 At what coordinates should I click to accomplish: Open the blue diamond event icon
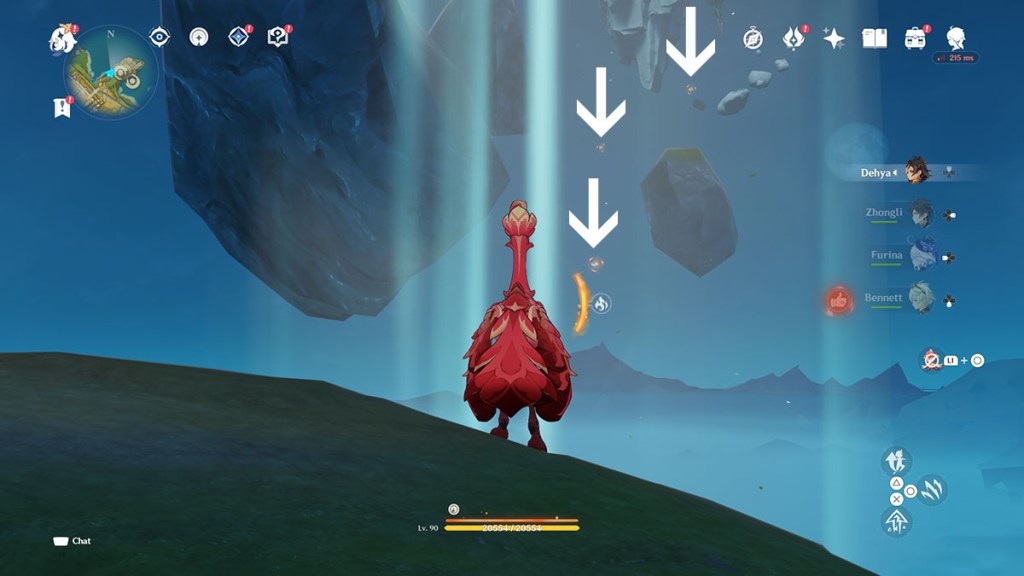click(x=238, y=37)
